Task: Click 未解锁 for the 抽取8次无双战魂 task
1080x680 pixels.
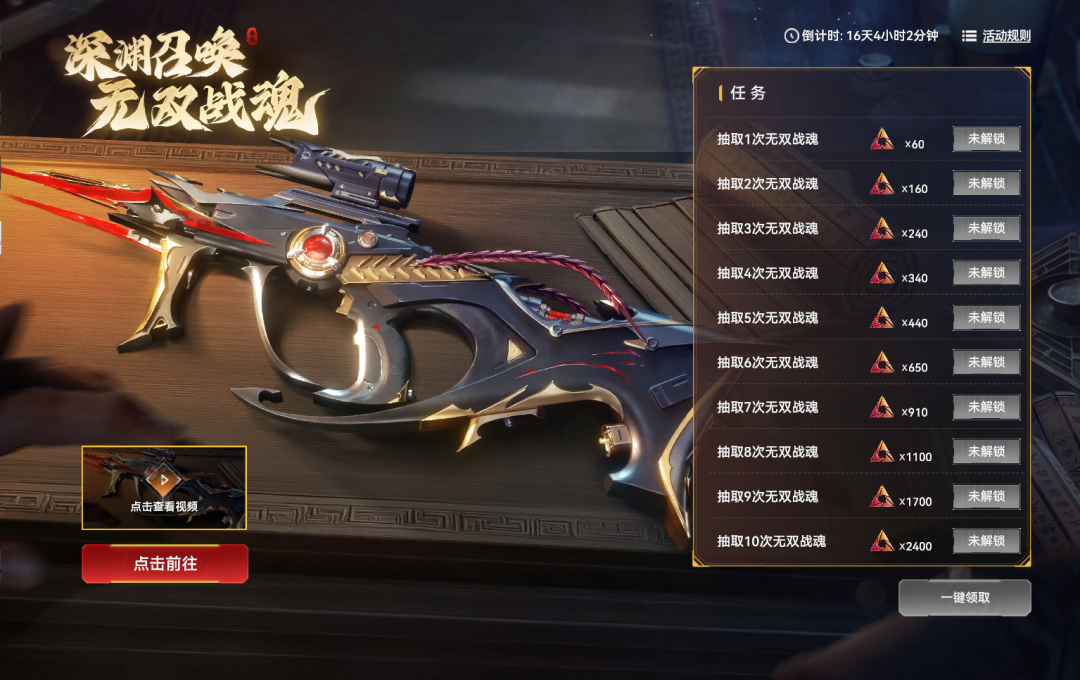Action: (986, 451)
